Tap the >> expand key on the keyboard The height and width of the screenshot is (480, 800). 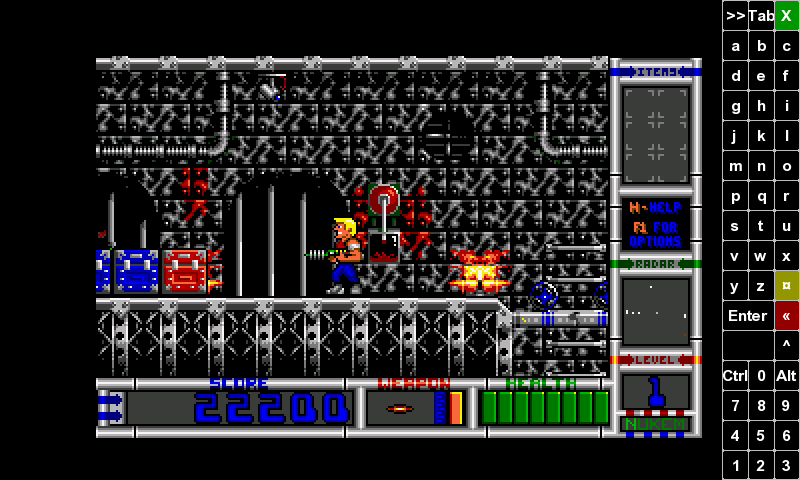point(735,15)
